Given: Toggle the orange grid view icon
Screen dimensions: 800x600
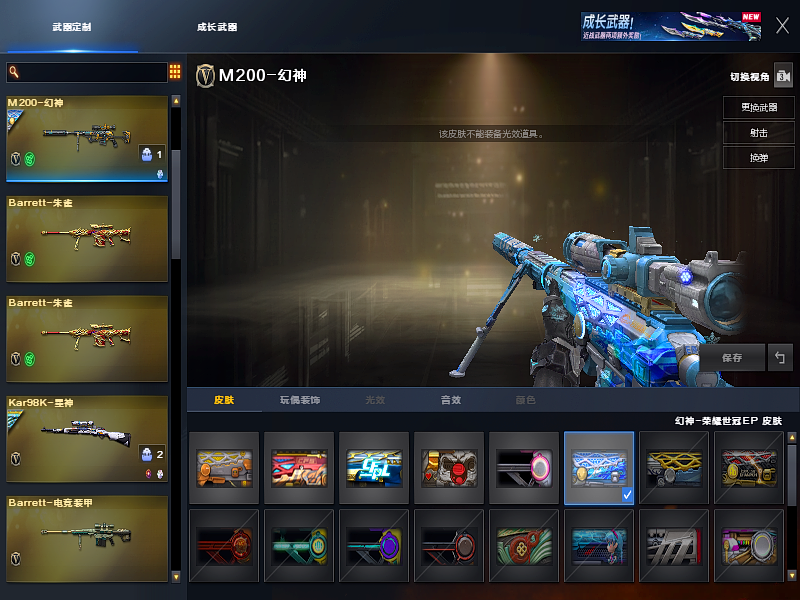Looking at the screenshot, I should point(175,72).
